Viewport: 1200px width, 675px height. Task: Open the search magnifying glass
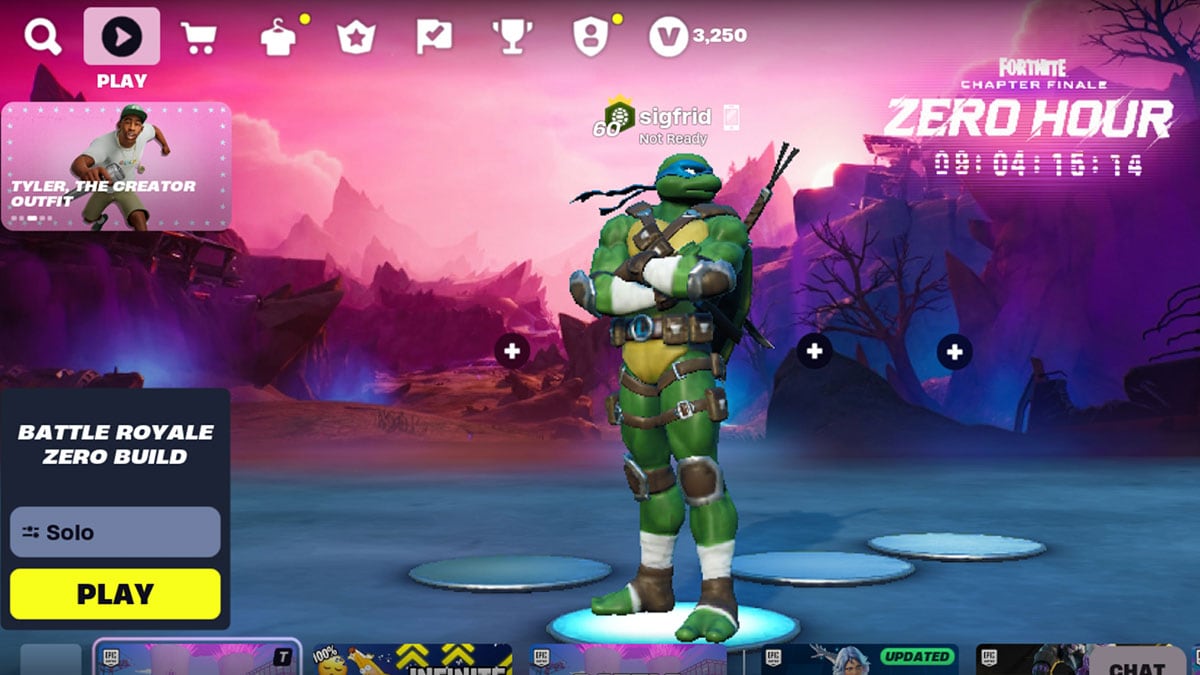click(x=43, y=38)
